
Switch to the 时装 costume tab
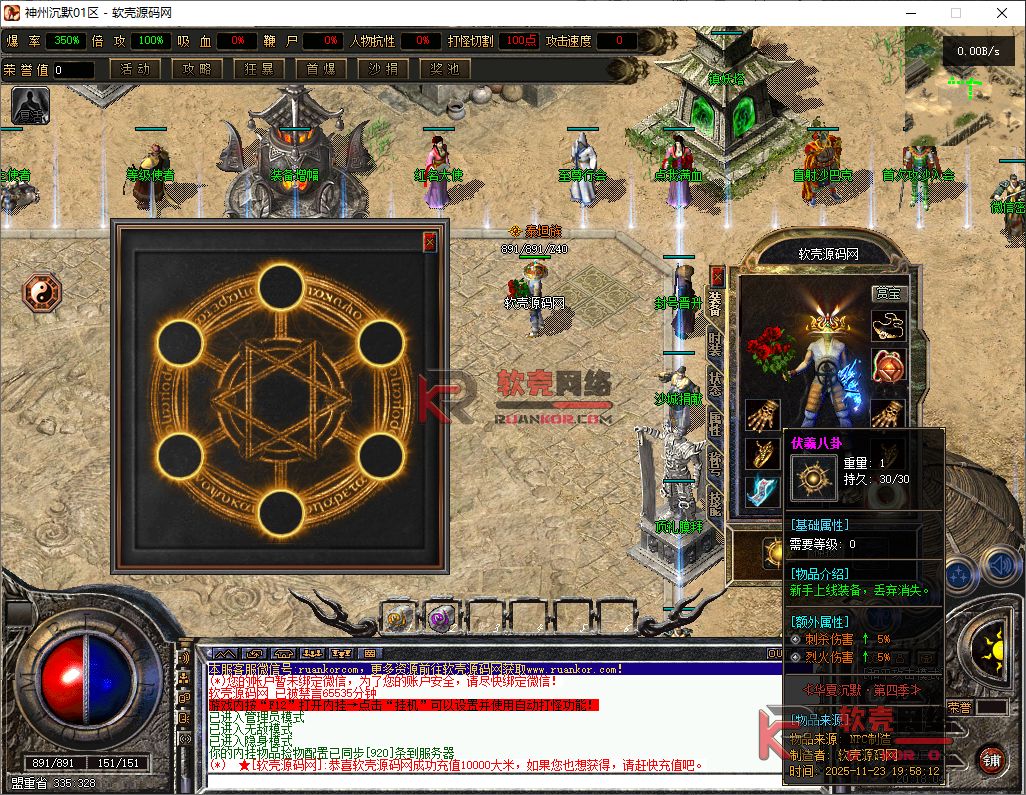pyautogui.click(x=715, y=343)
